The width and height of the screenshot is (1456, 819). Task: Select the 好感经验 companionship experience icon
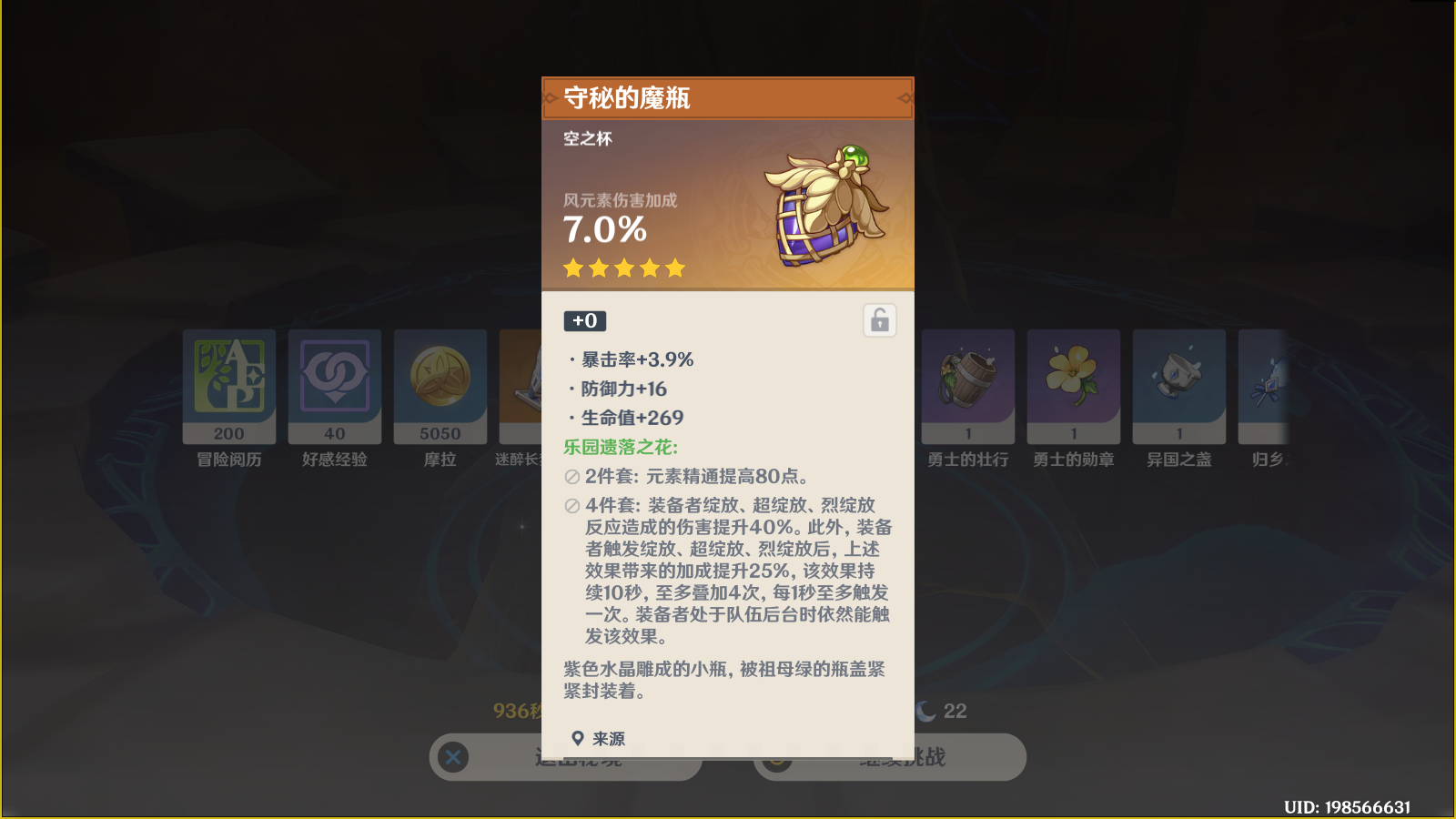334,382
